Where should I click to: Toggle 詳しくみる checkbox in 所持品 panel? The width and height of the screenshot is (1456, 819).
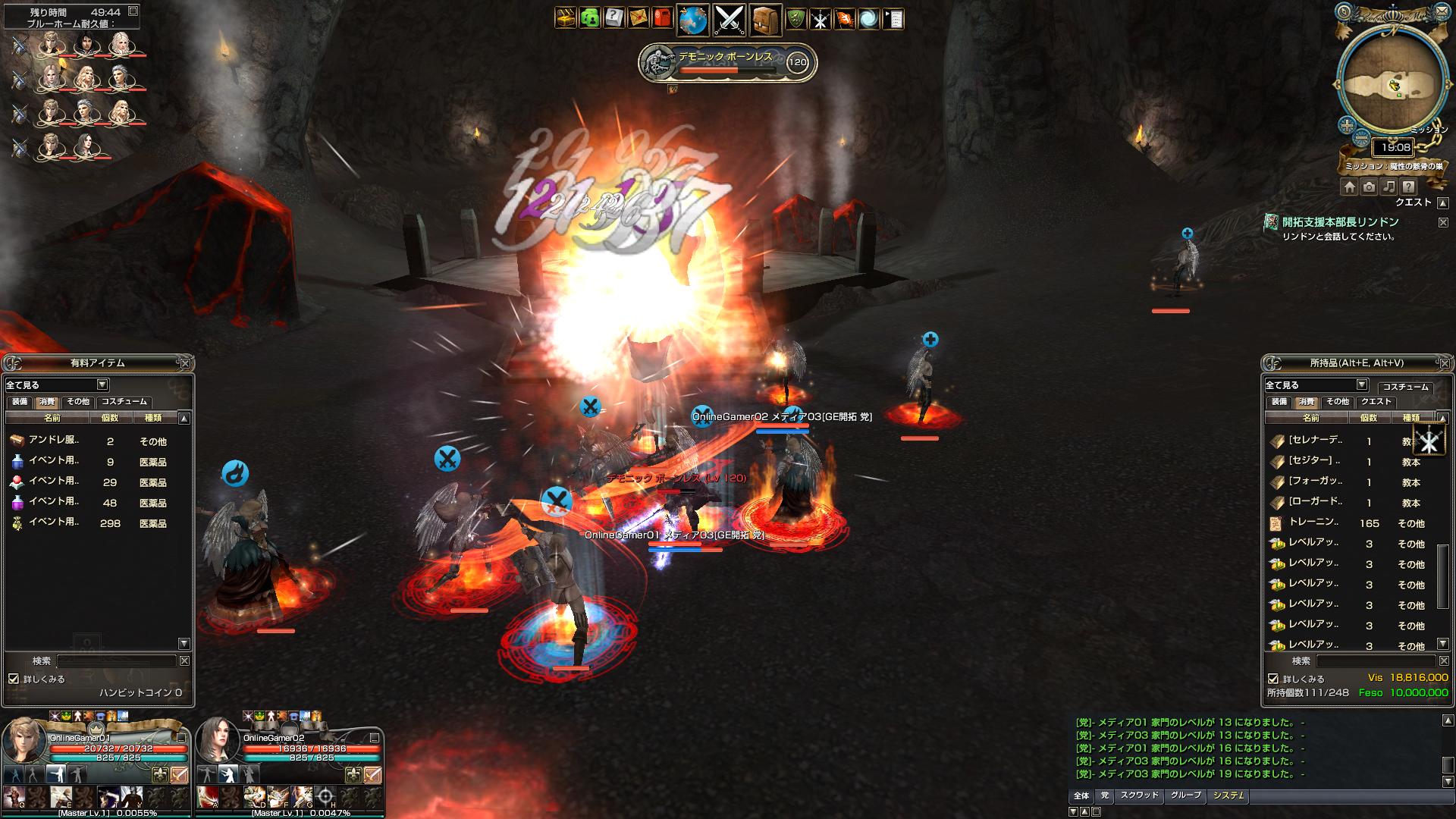1273,679
